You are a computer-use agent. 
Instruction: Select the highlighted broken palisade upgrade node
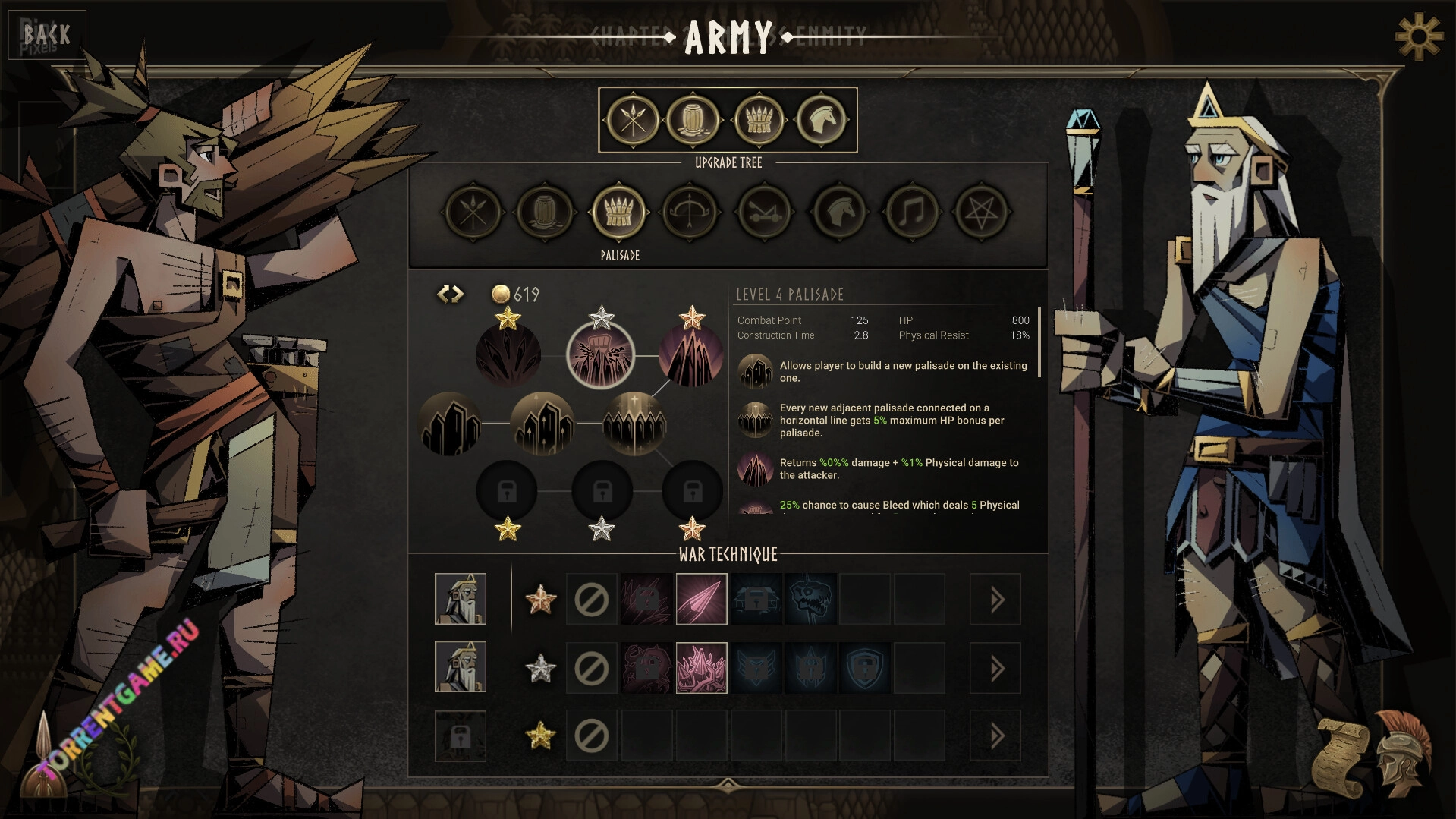pos(600,355)
